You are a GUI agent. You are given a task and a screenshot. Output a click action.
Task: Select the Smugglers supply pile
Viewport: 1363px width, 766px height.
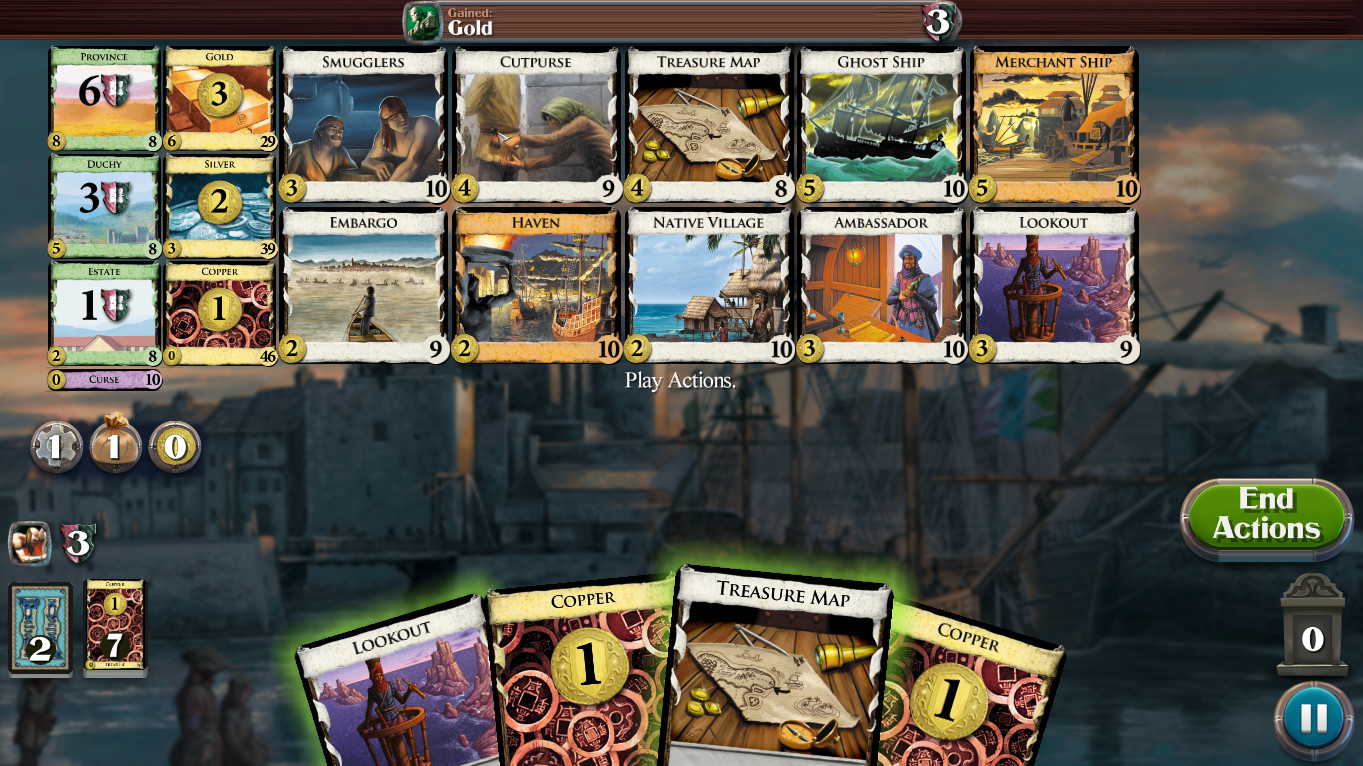point(363,125)
